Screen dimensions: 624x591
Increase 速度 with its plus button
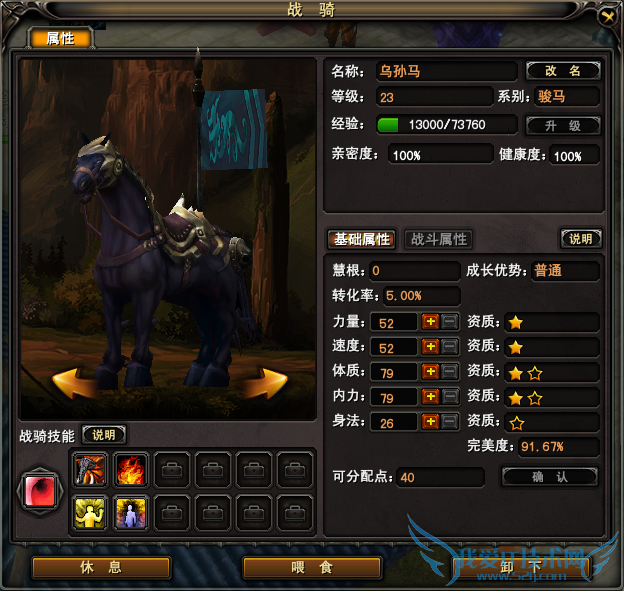pyautogui.click(x=430, y=347)
